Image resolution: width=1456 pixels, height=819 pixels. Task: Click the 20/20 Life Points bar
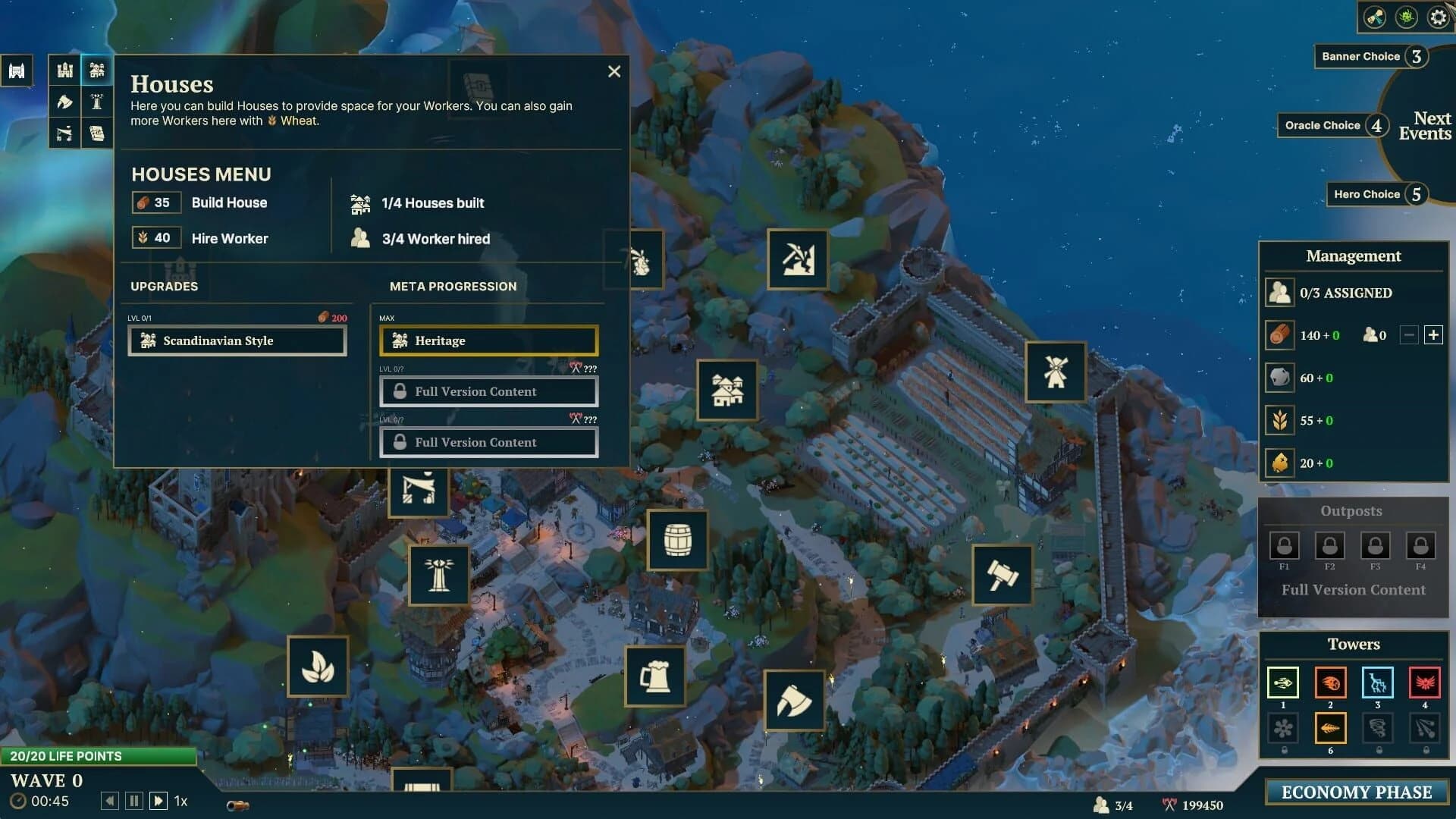point(99,756)
